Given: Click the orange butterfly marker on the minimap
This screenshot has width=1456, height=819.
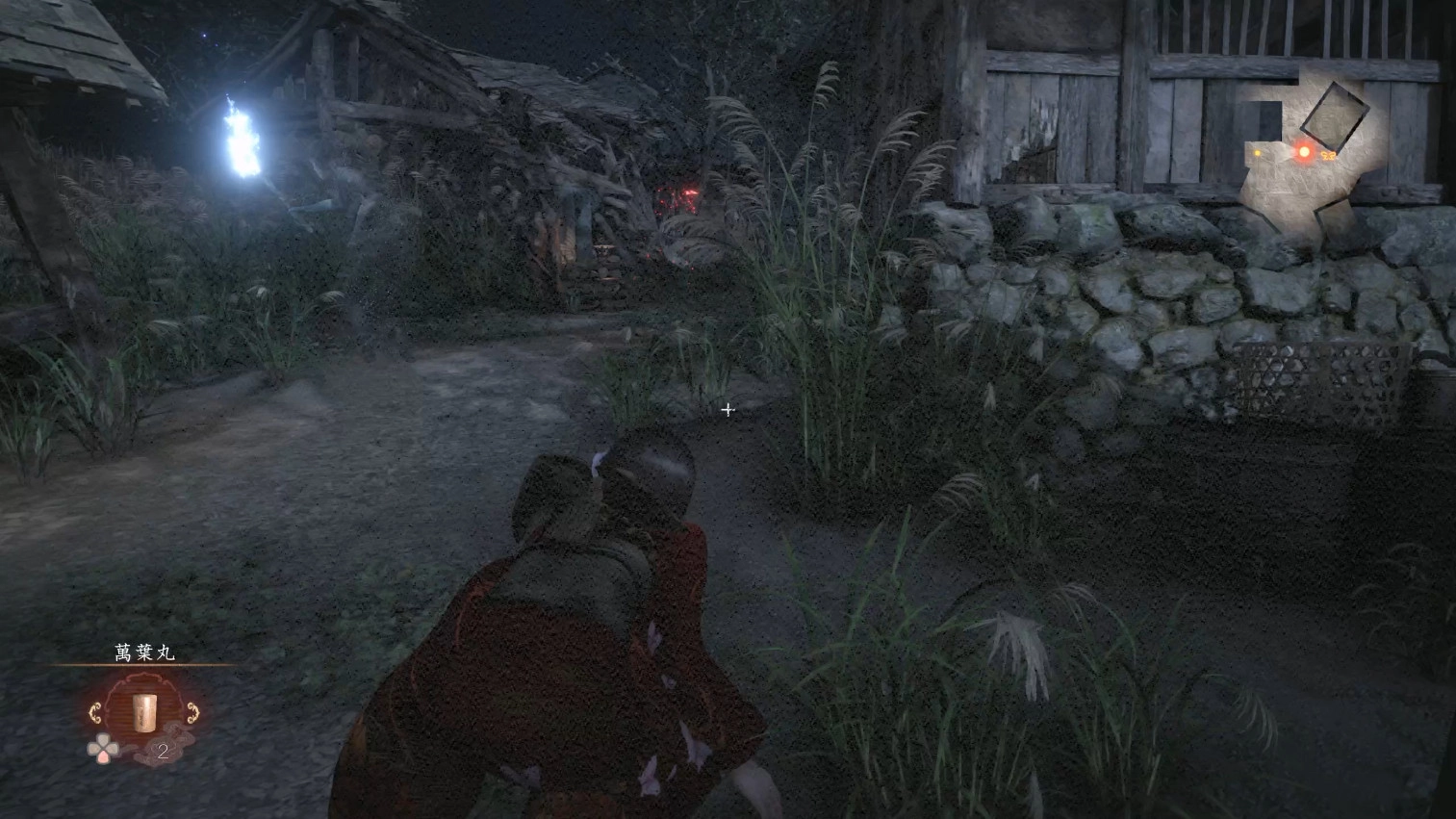Looking at the screenshot, I should pos(1328,154).
